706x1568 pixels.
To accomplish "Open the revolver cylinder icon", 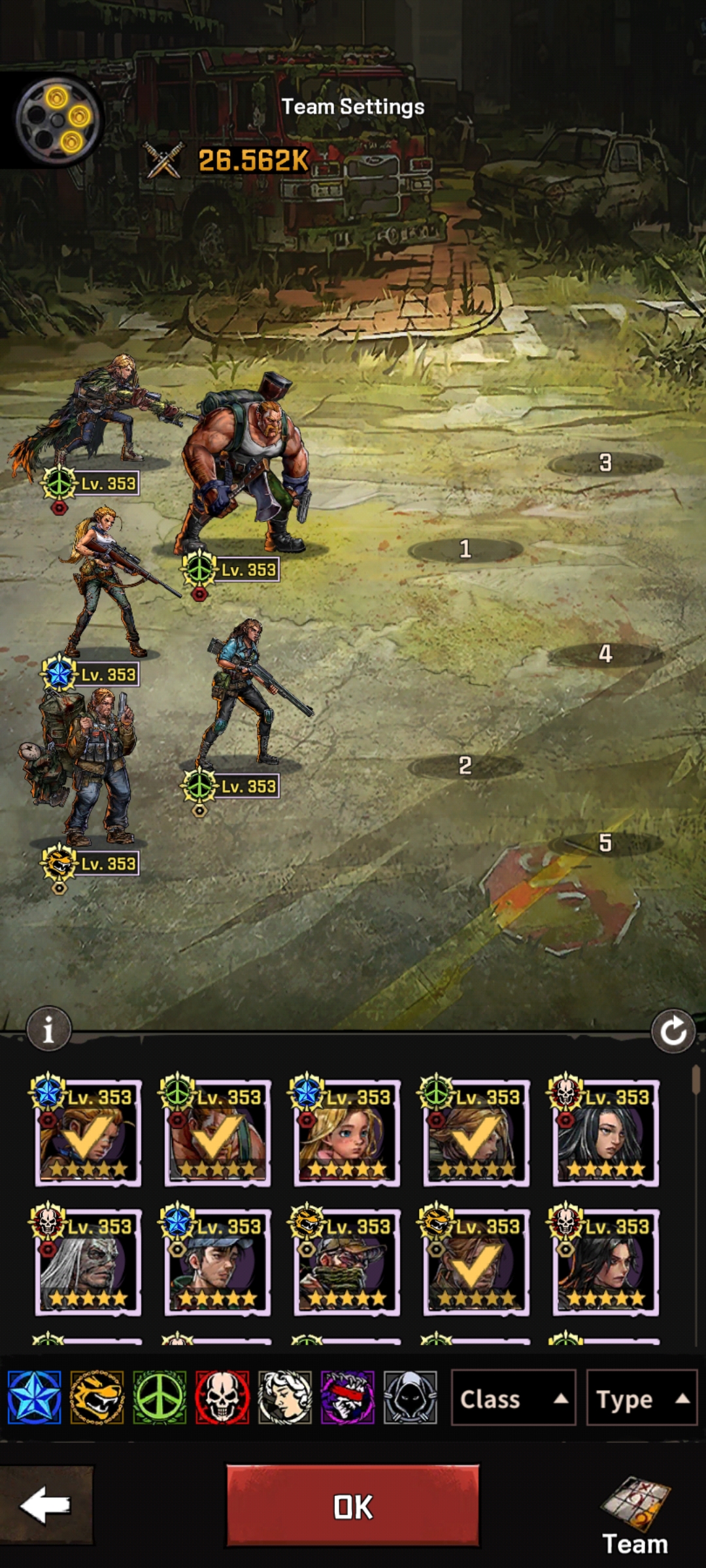I will (x=58, y=120).
